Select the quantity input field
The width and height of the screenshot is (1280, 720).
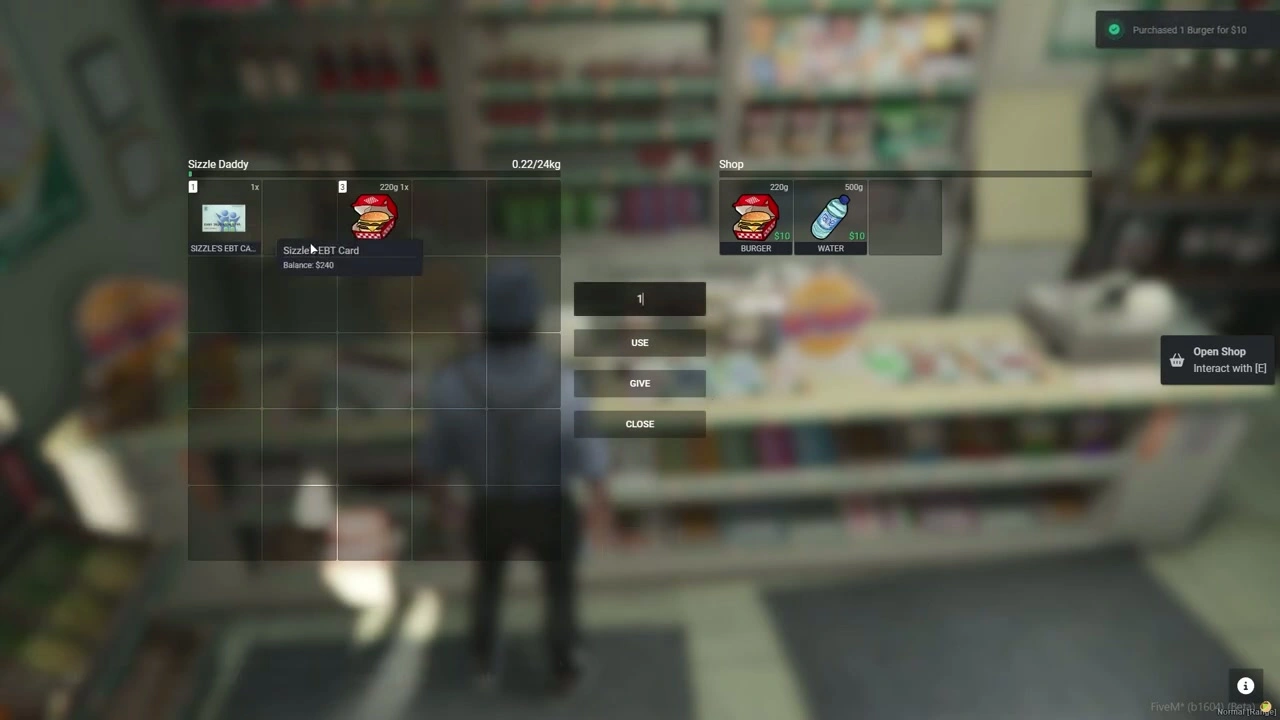pos(639,299)
